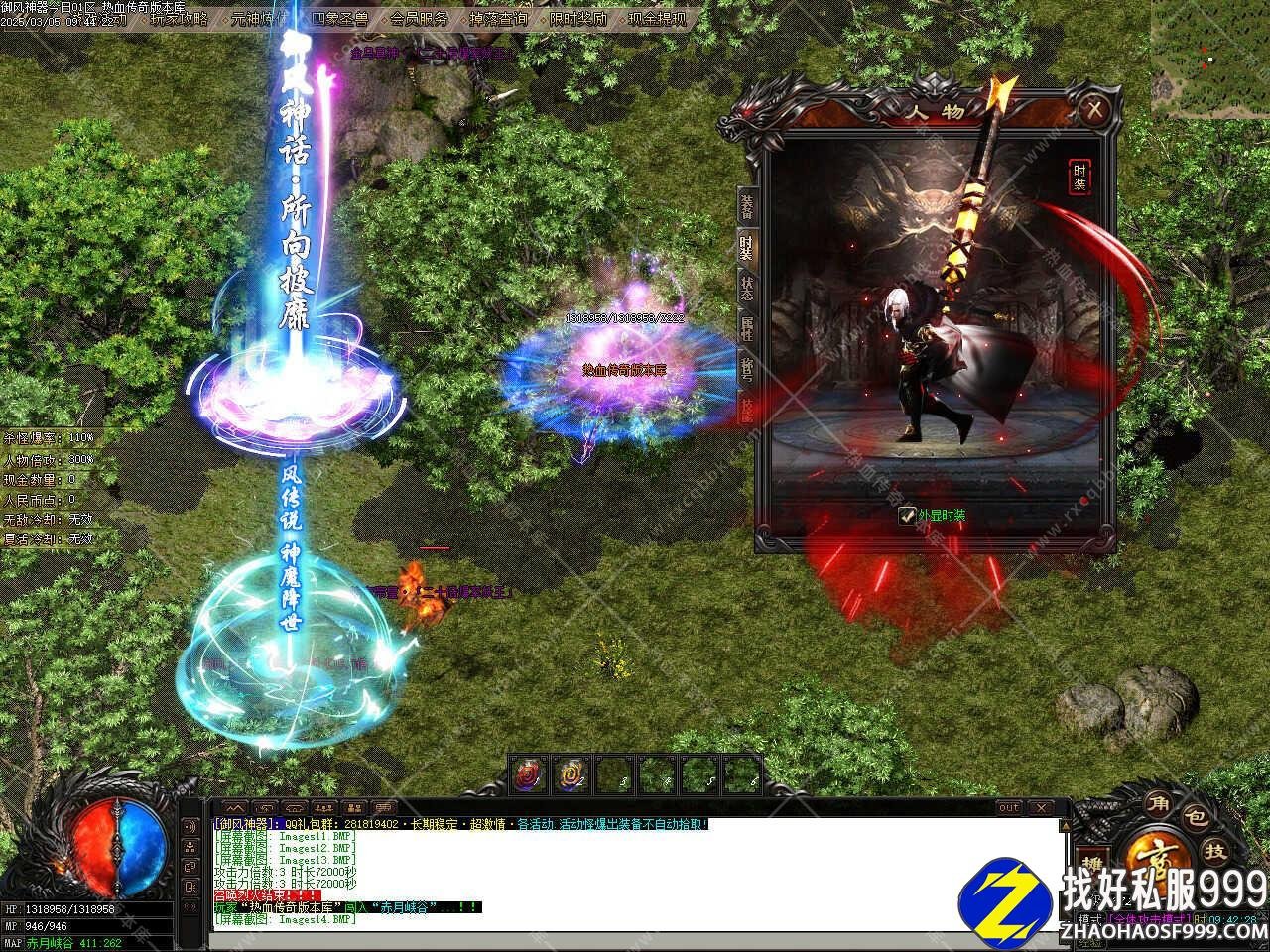The height and width of the screenshot is (952, 1270).
Task: Open the 现金提现 cash withdrawal menu
Action: [656, 18]
